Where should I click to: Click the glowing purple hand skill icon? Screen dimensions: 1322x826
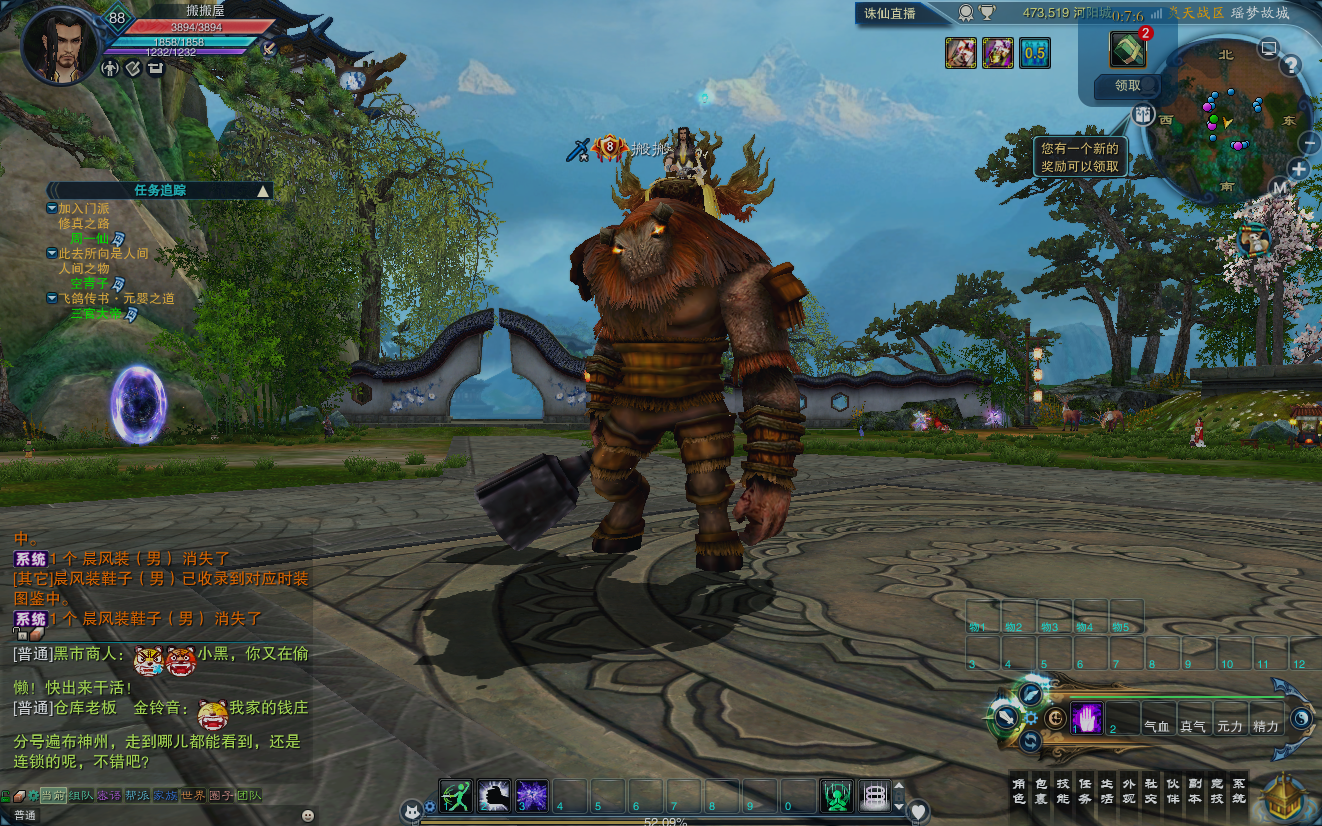tap(1087, 716)
